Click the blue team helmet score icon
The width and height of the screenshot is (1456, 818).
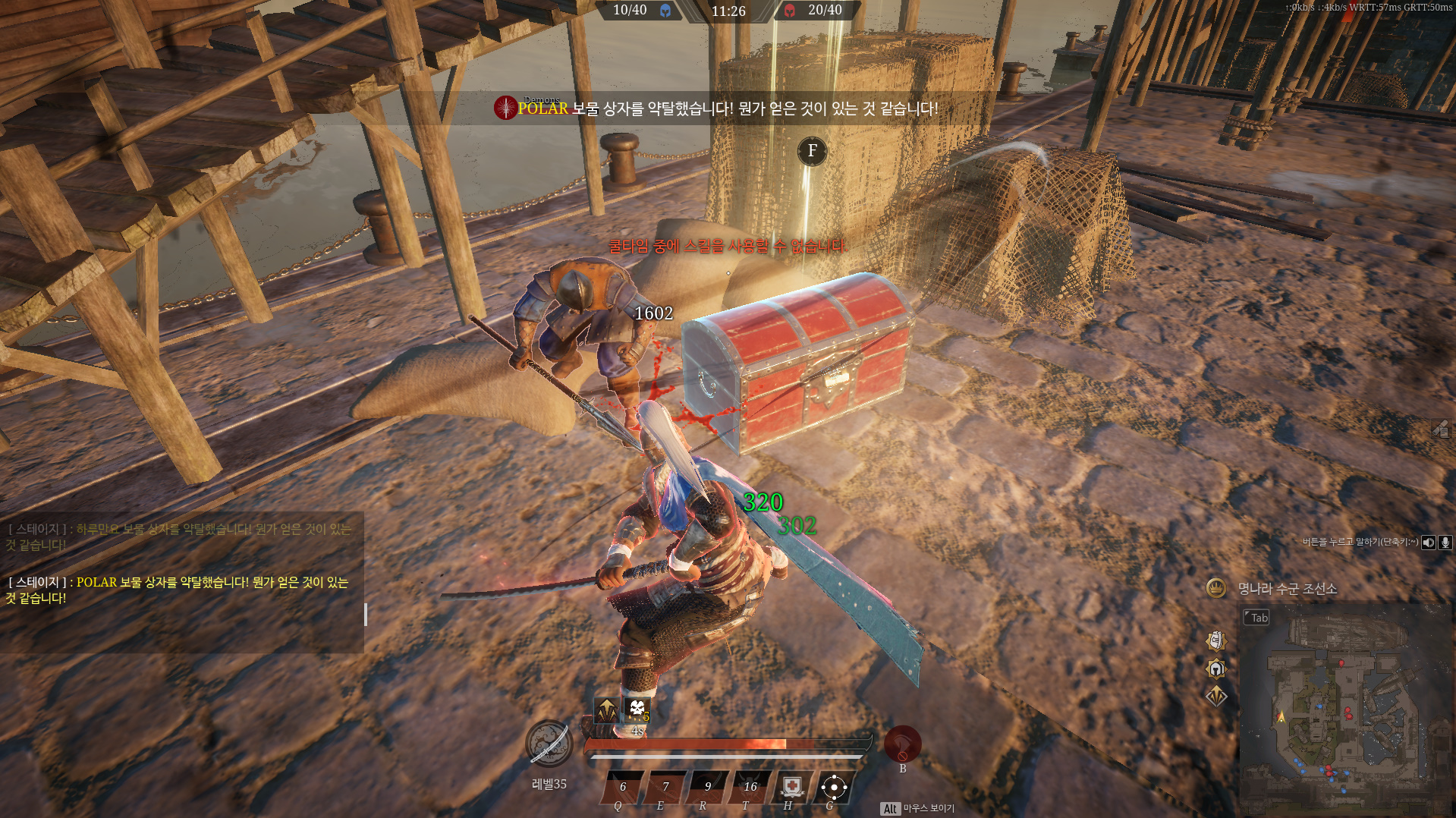tap(665, 11)
